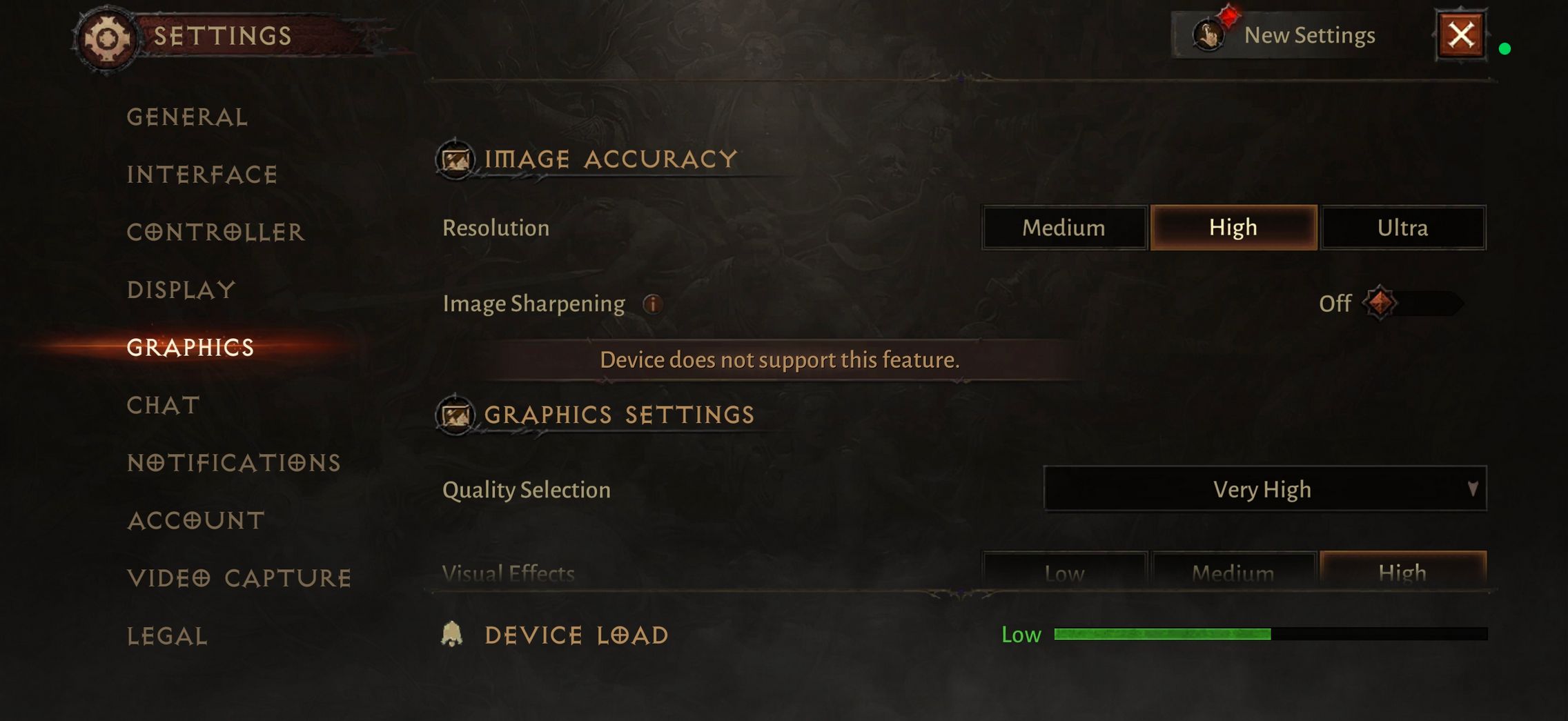Choose High resolution
The width and height of the screenshot is (1568, 721).
click(x=1233, y=228)
